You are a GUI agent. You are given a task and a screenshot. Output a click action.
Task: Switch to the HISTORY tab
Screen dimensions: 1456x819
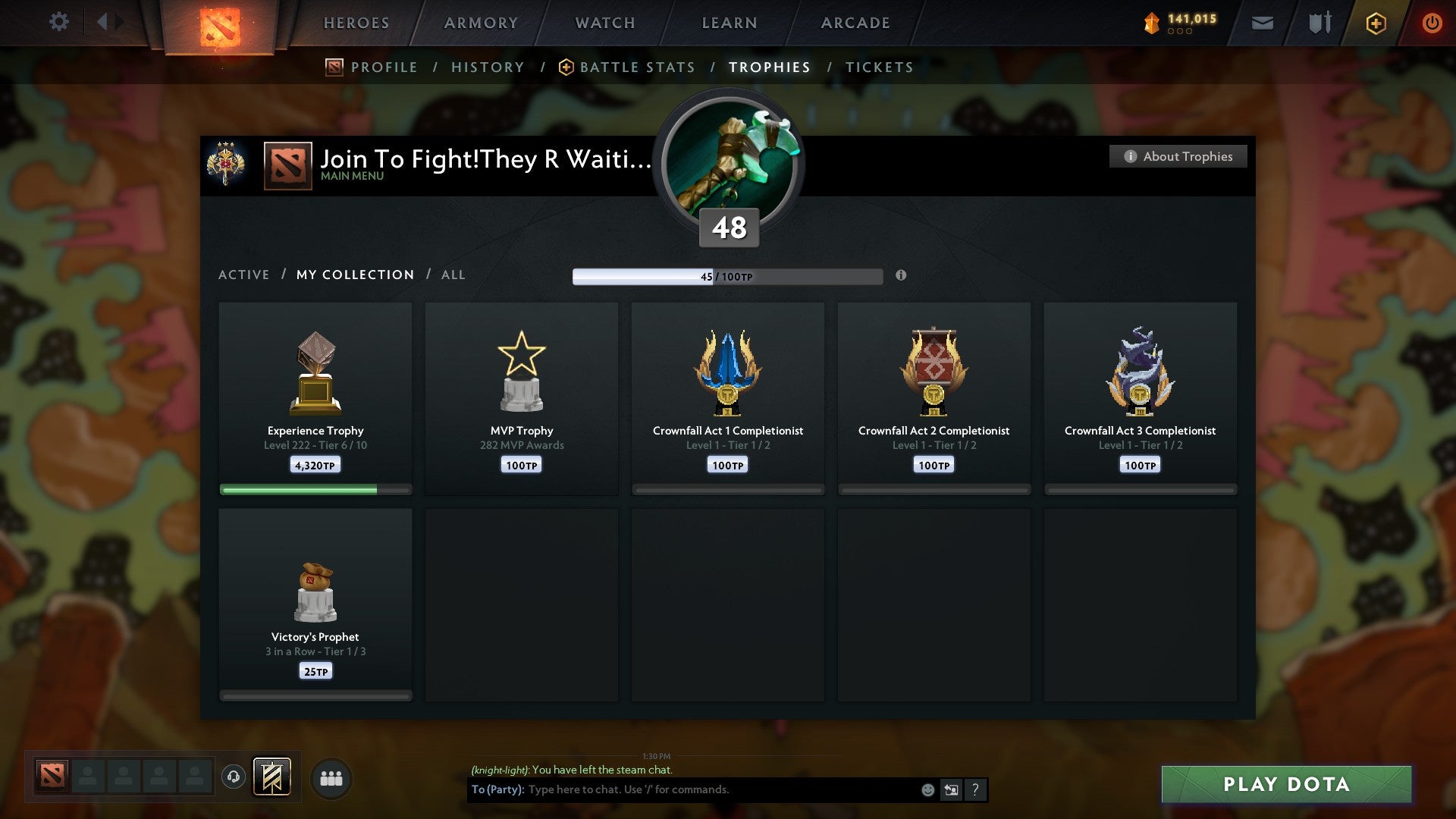click(x=488, y=67)
